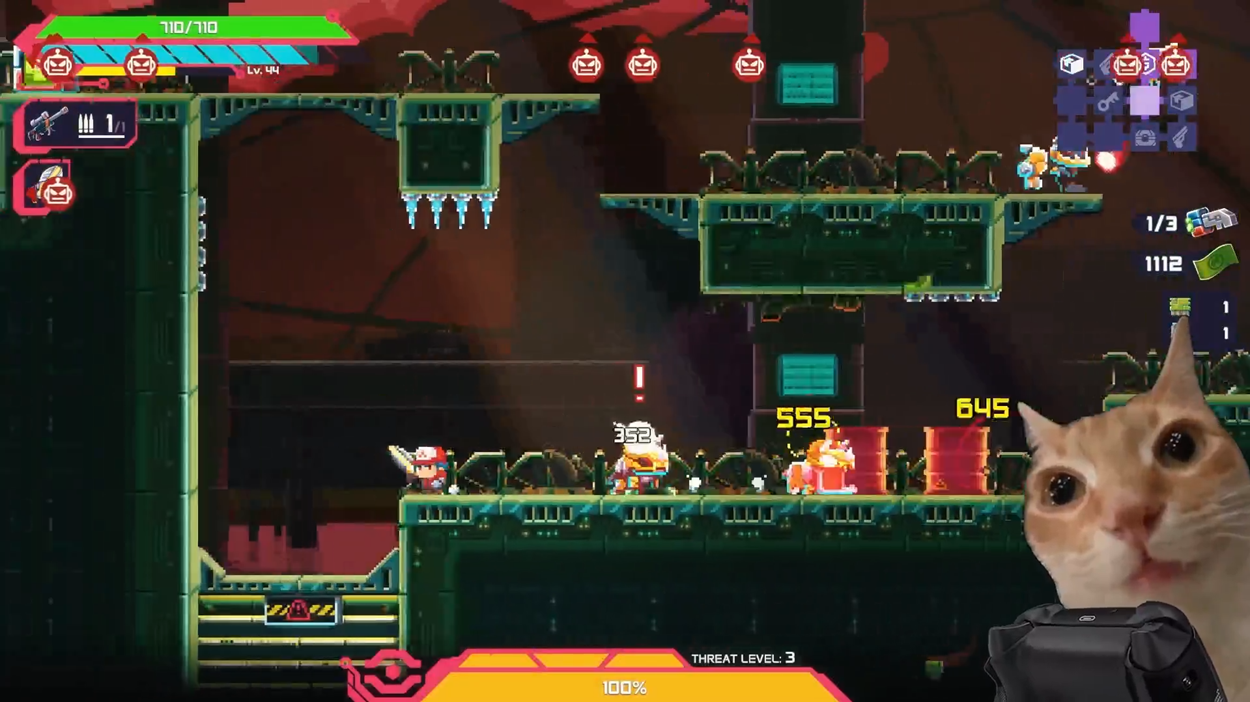Screen dimensions: 1250x702
Task: Click the colored blocks material icon
Action: click(x=1210, y=221)
